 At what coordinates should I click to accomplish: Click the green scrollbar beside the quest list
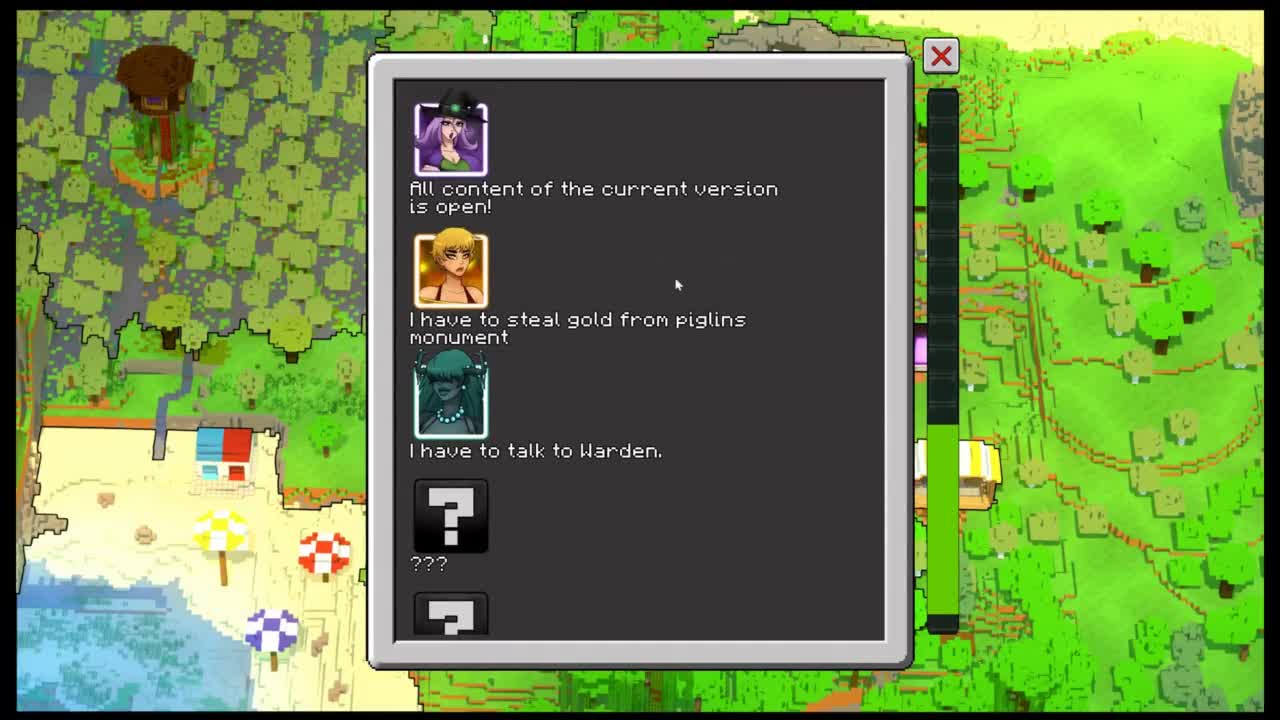[x=942, y=525]
